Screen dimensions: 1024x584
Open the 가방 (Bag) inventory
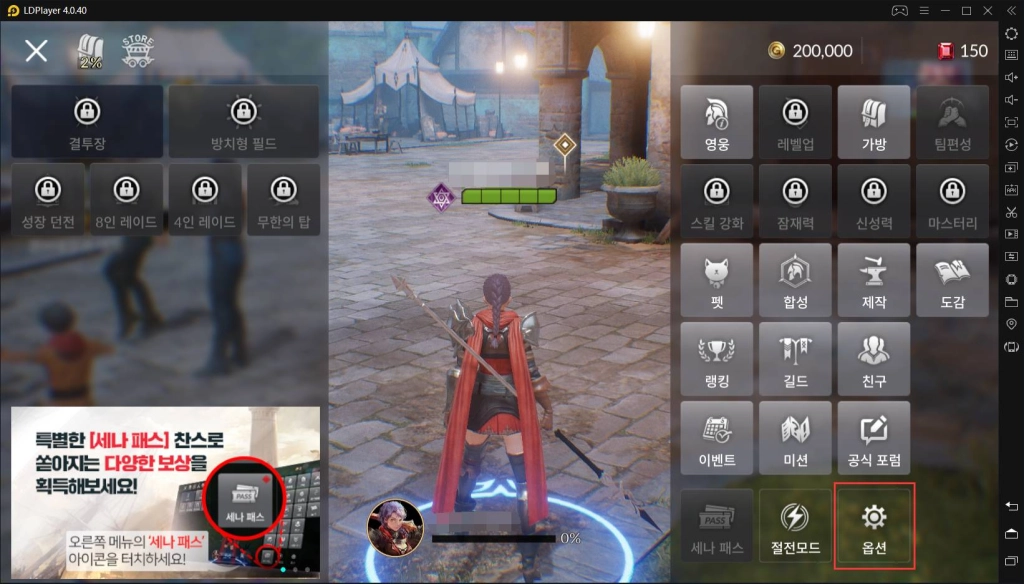pyautogui.click(x=873, y=122)
